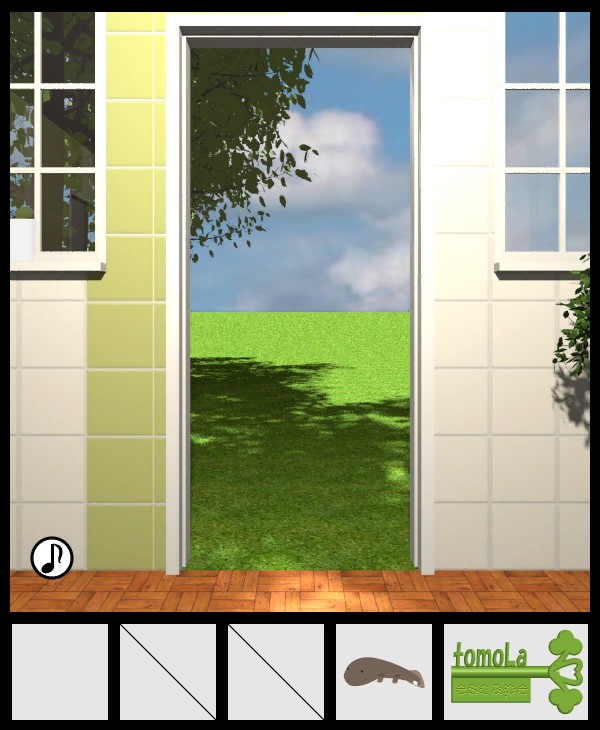Toggle the music note sound button
Viewport: 600px width, 730px height.
(52, 558)
